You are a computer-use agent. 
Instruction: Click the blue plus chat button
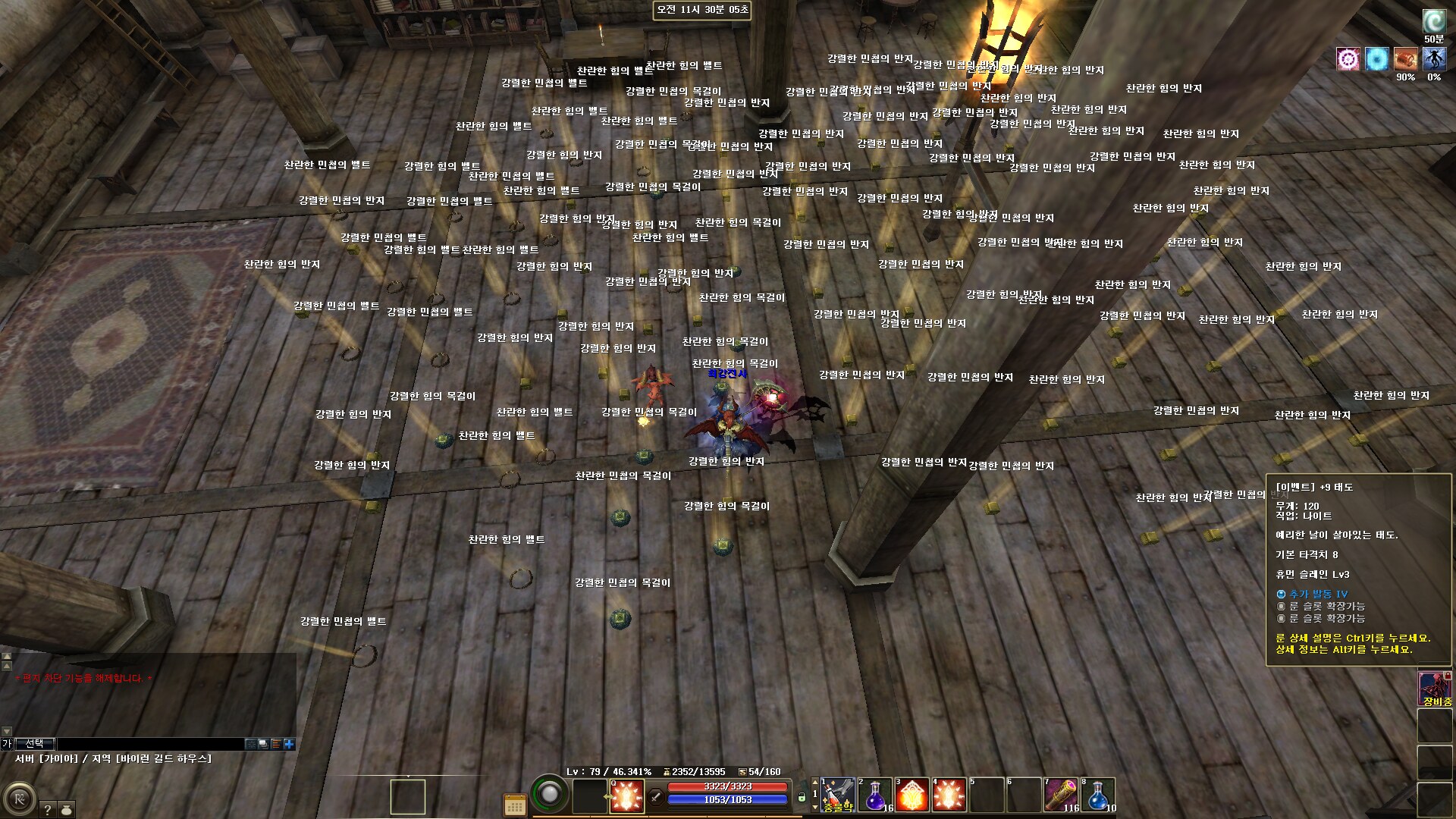point(289,744)
